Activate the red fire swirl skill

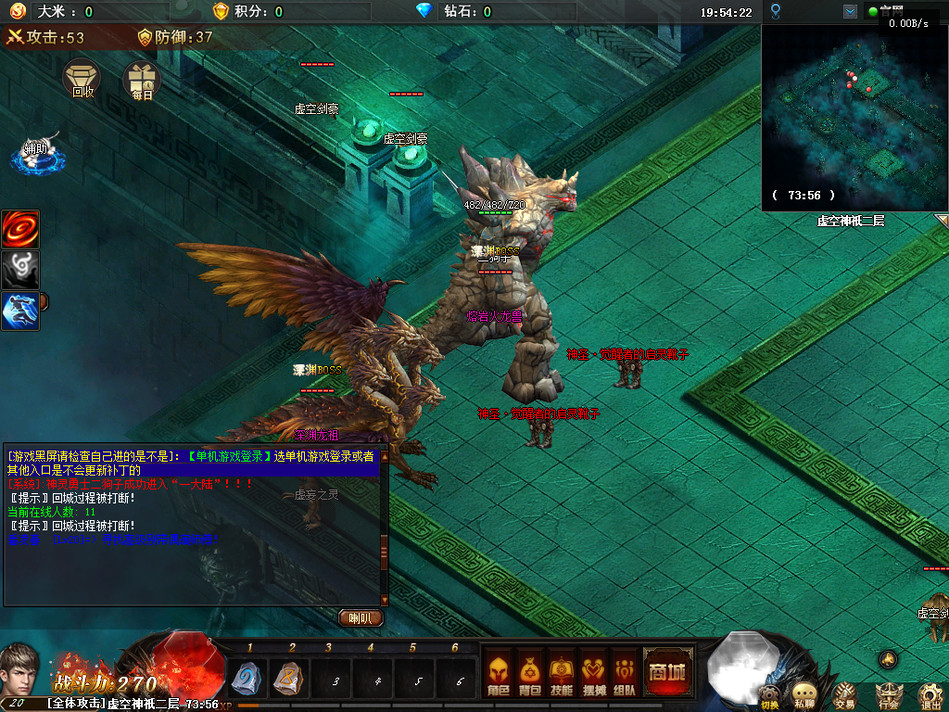point(20,229)
